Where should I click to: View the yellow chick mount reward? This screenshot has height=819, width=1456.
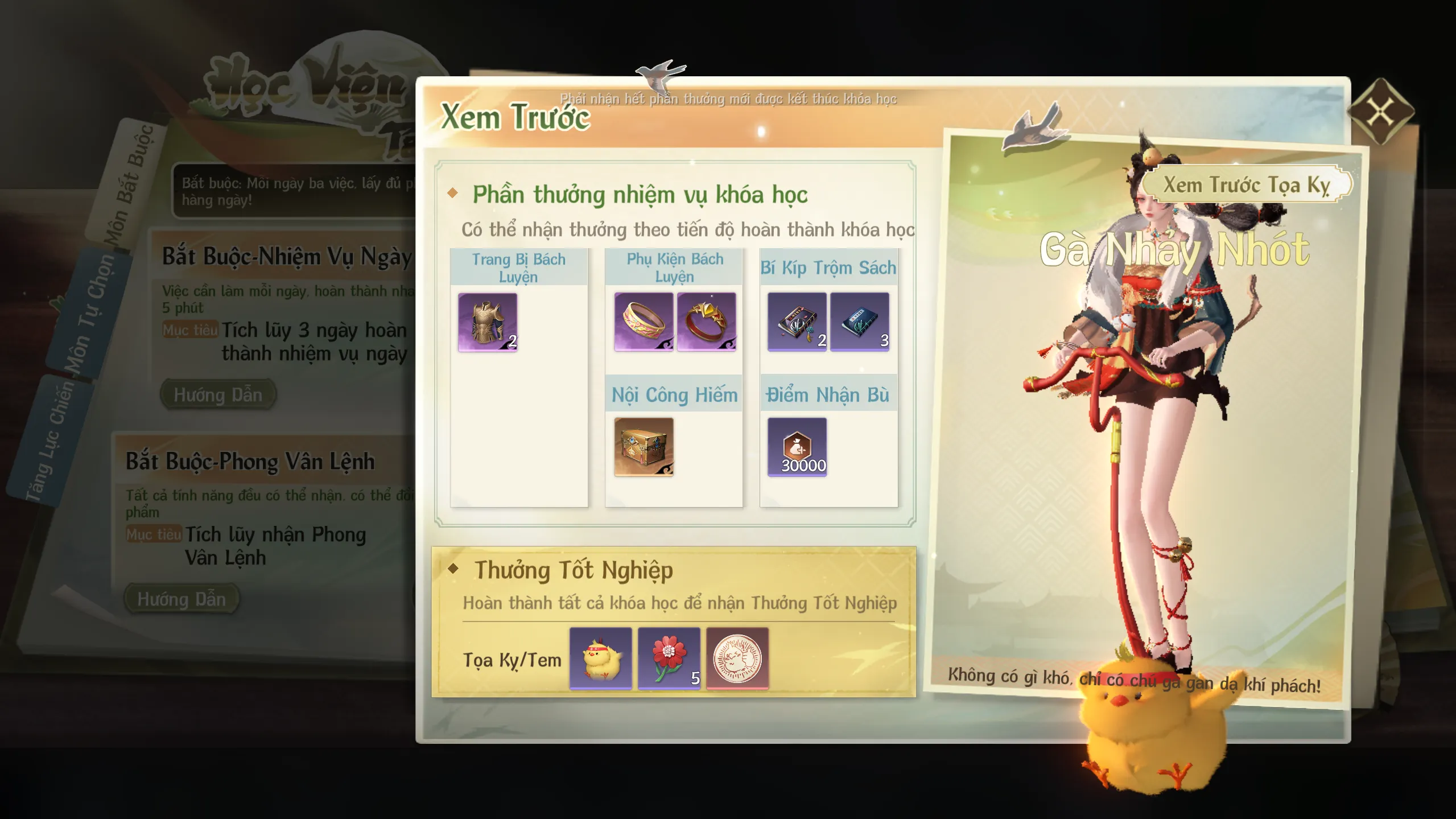click(x=600, y=659)
